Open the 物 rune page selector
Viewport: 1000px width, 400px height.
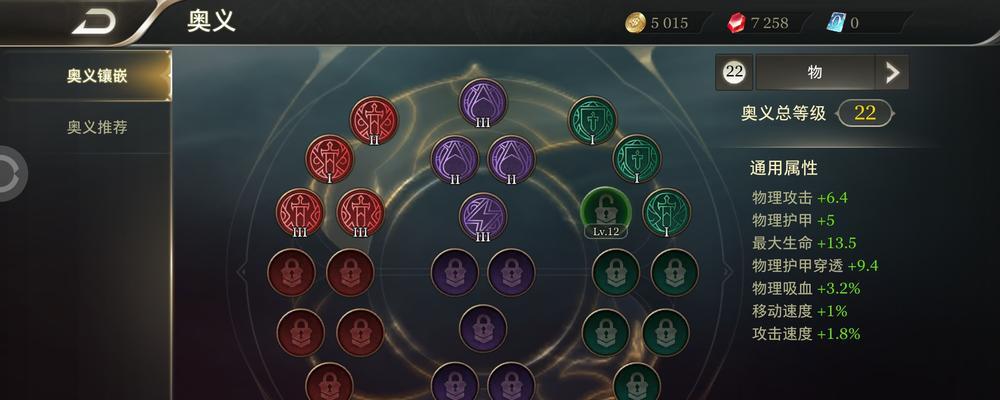(x=814, y=72)
